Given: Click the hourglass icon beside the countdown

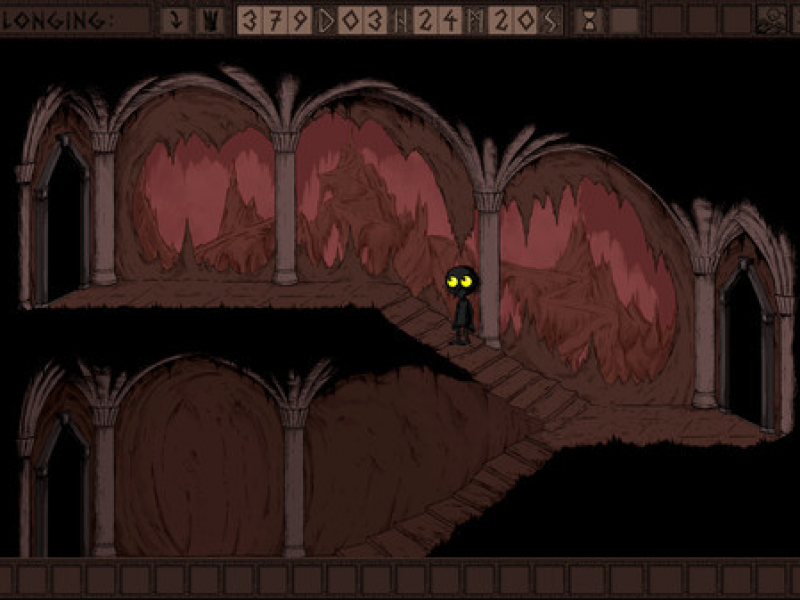Looking at the screenshot, I should click(590, 21).
